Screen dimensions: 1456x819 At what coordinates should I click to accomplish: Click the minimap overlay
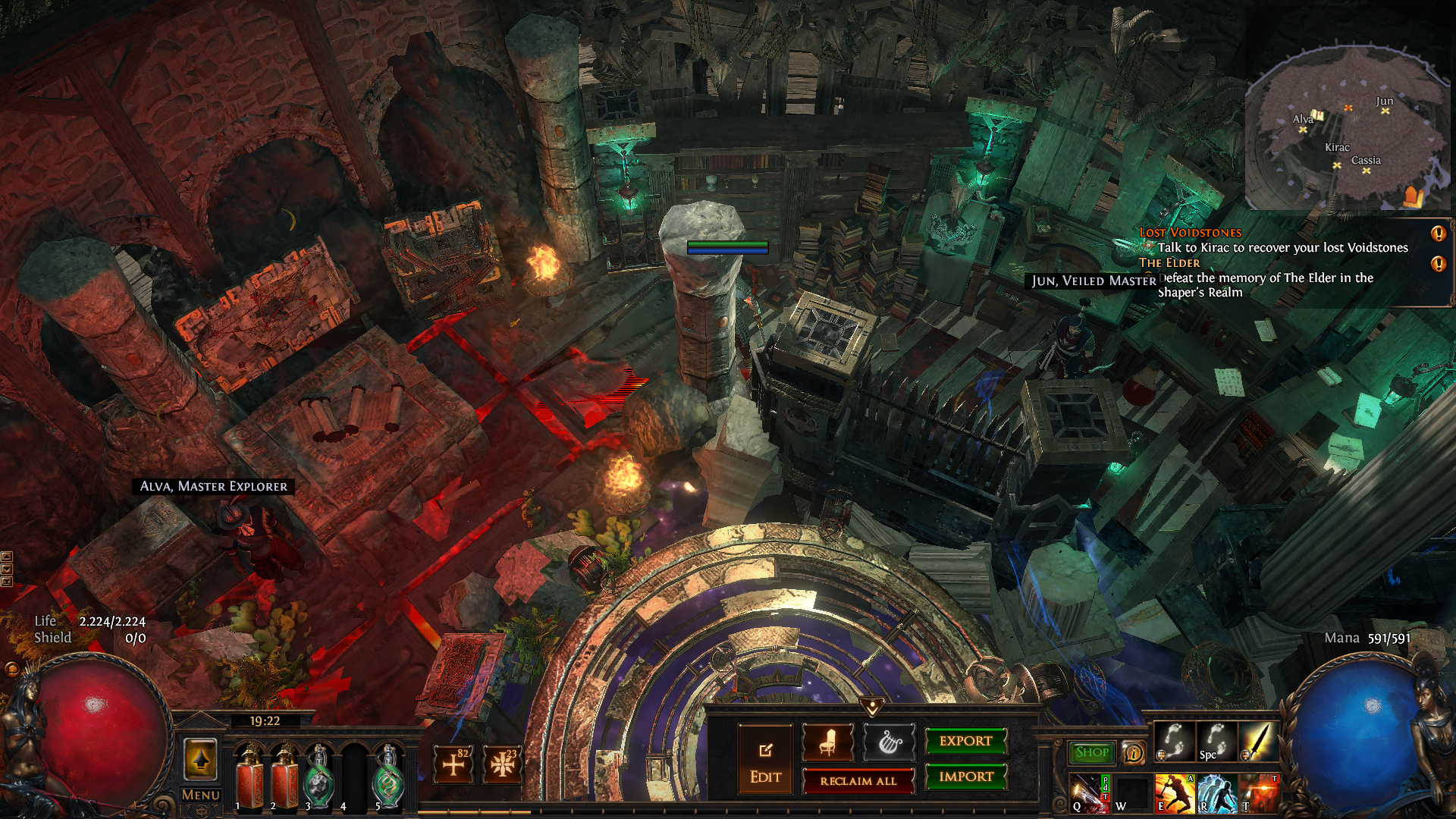(1348, 129)
